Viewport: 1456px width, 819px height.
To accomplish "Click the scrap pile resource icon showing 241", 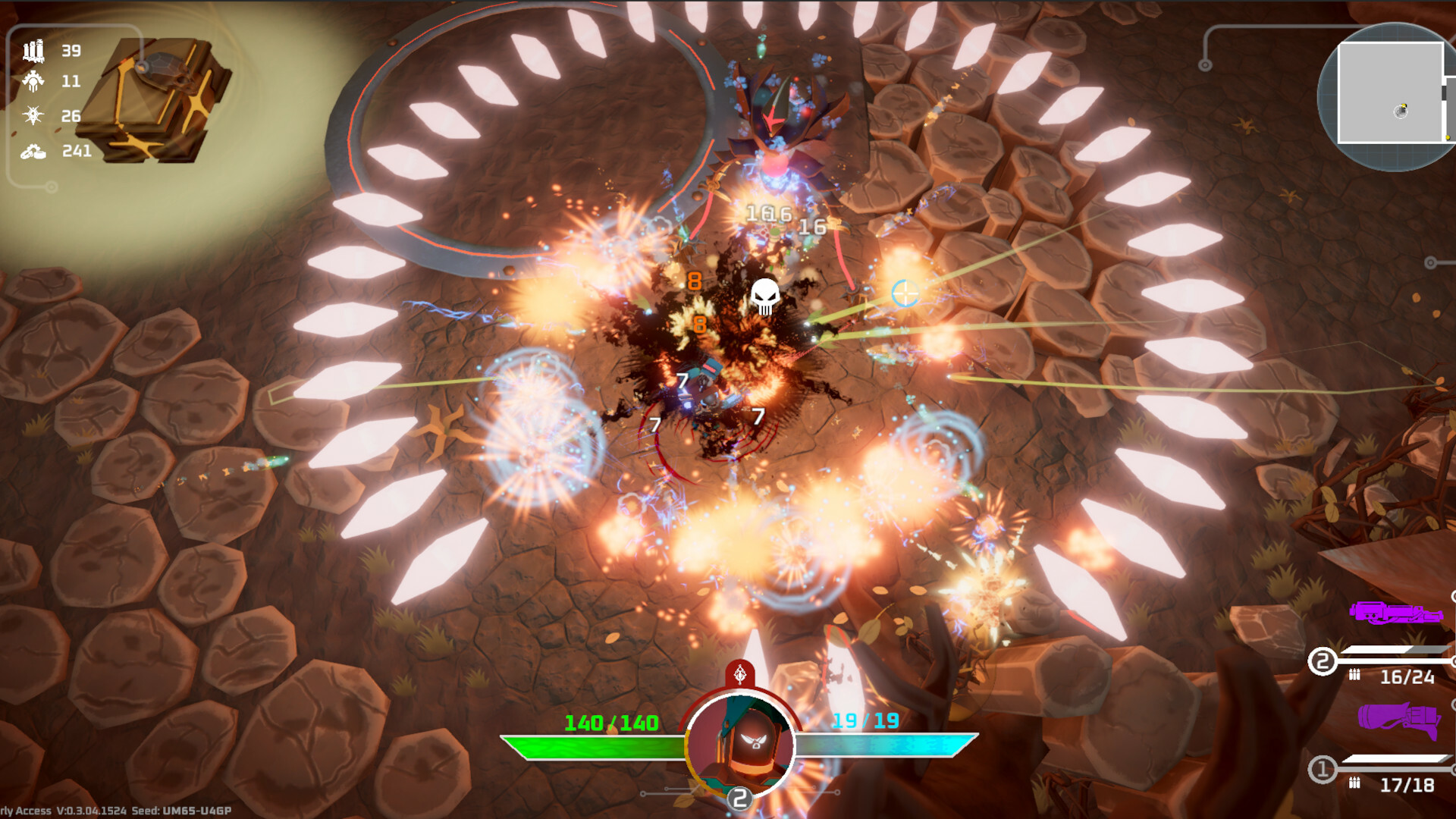I will 33,152.
